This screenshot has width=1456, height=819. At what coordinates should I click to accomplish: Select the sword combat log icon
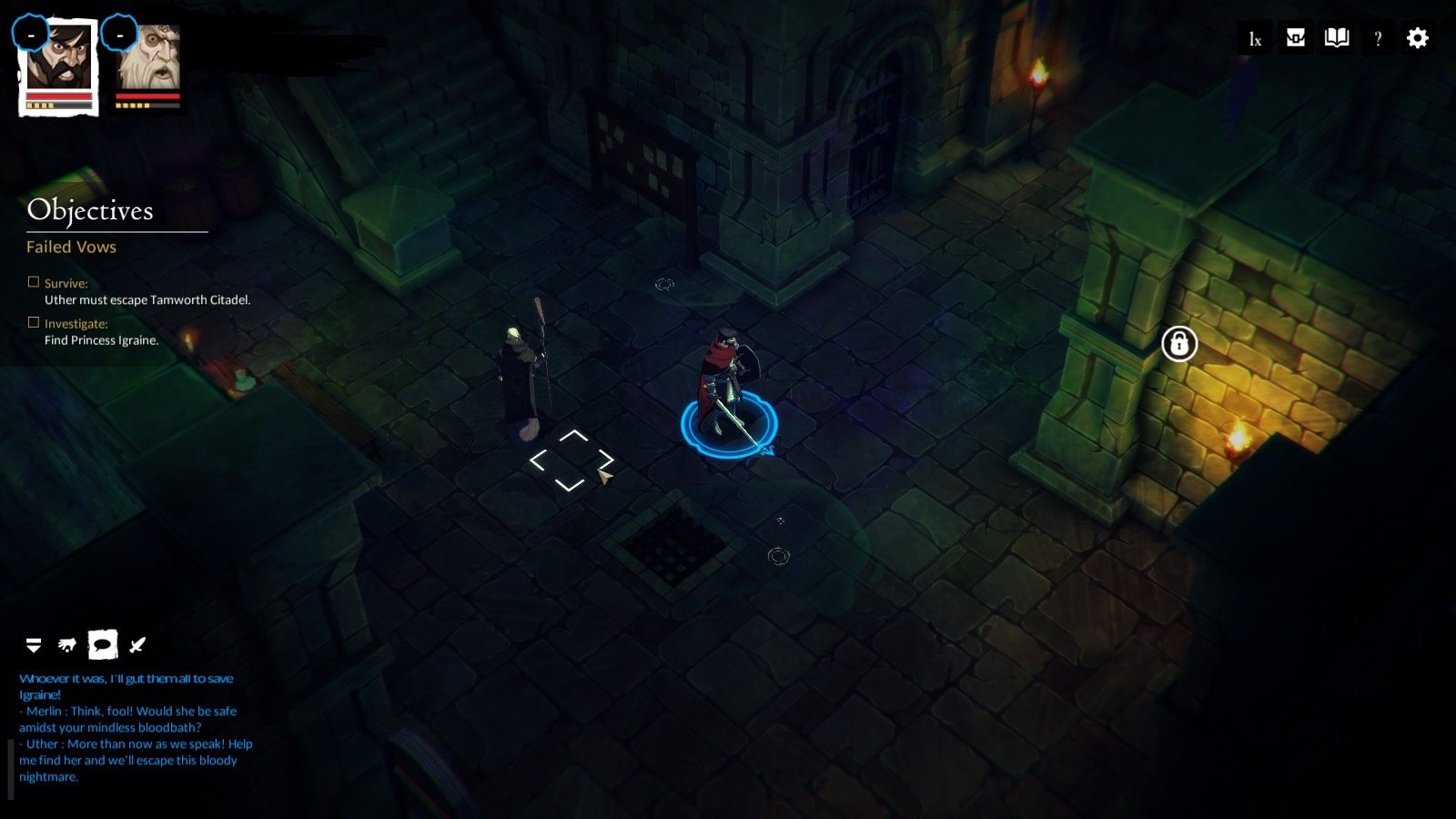[x=135, y=645]
